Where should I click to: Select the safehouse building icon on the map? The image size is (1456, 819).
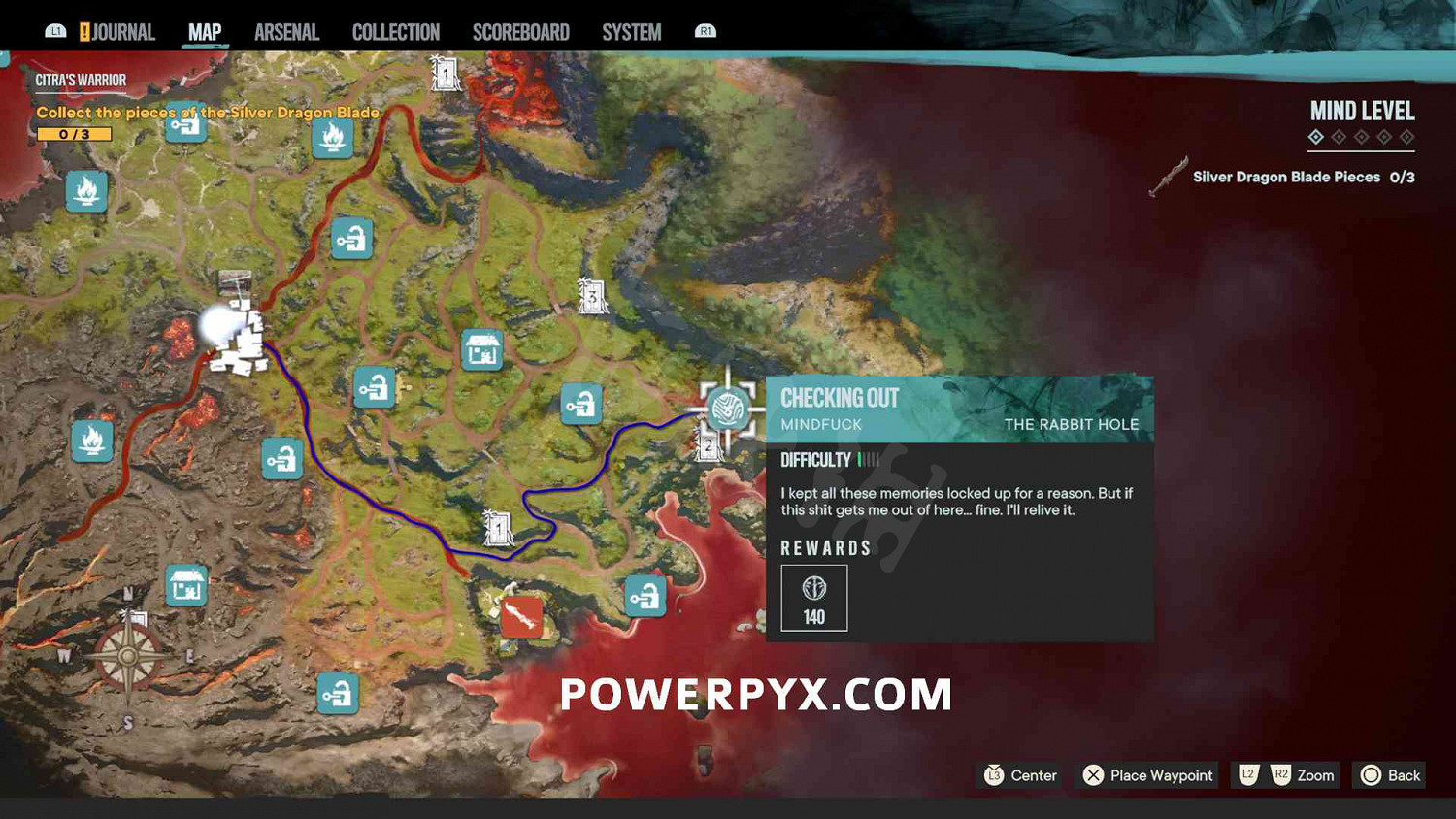(482, 351)
